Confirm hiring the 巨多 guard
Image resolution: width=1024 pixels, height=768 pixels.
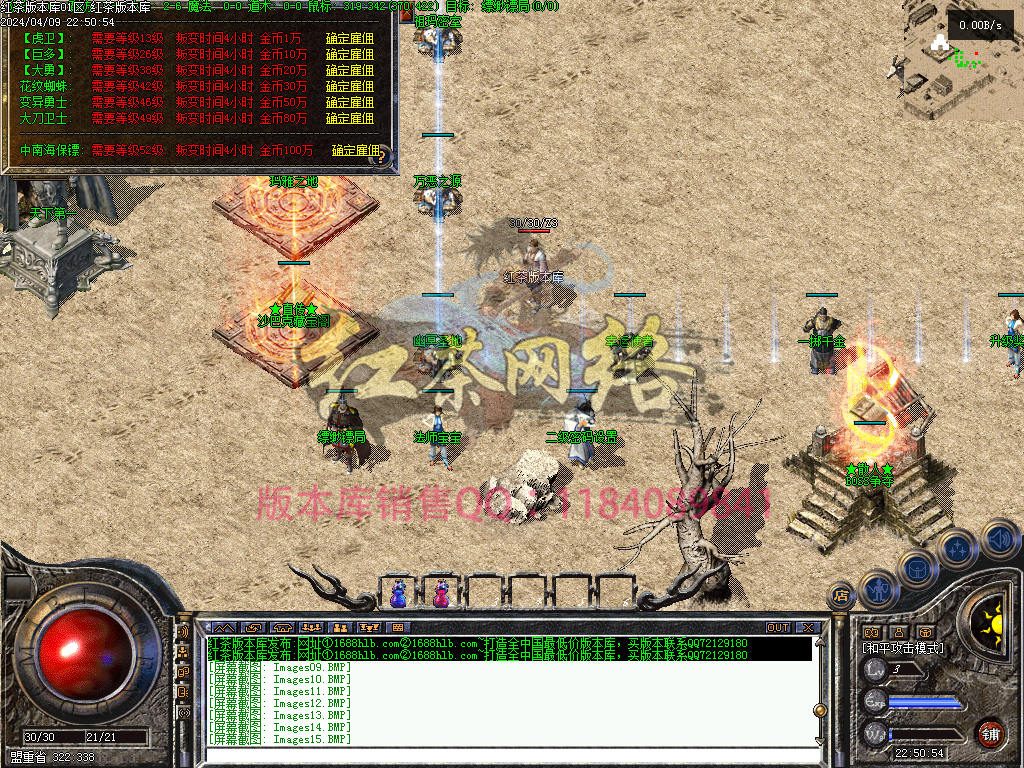click(349, 55)
